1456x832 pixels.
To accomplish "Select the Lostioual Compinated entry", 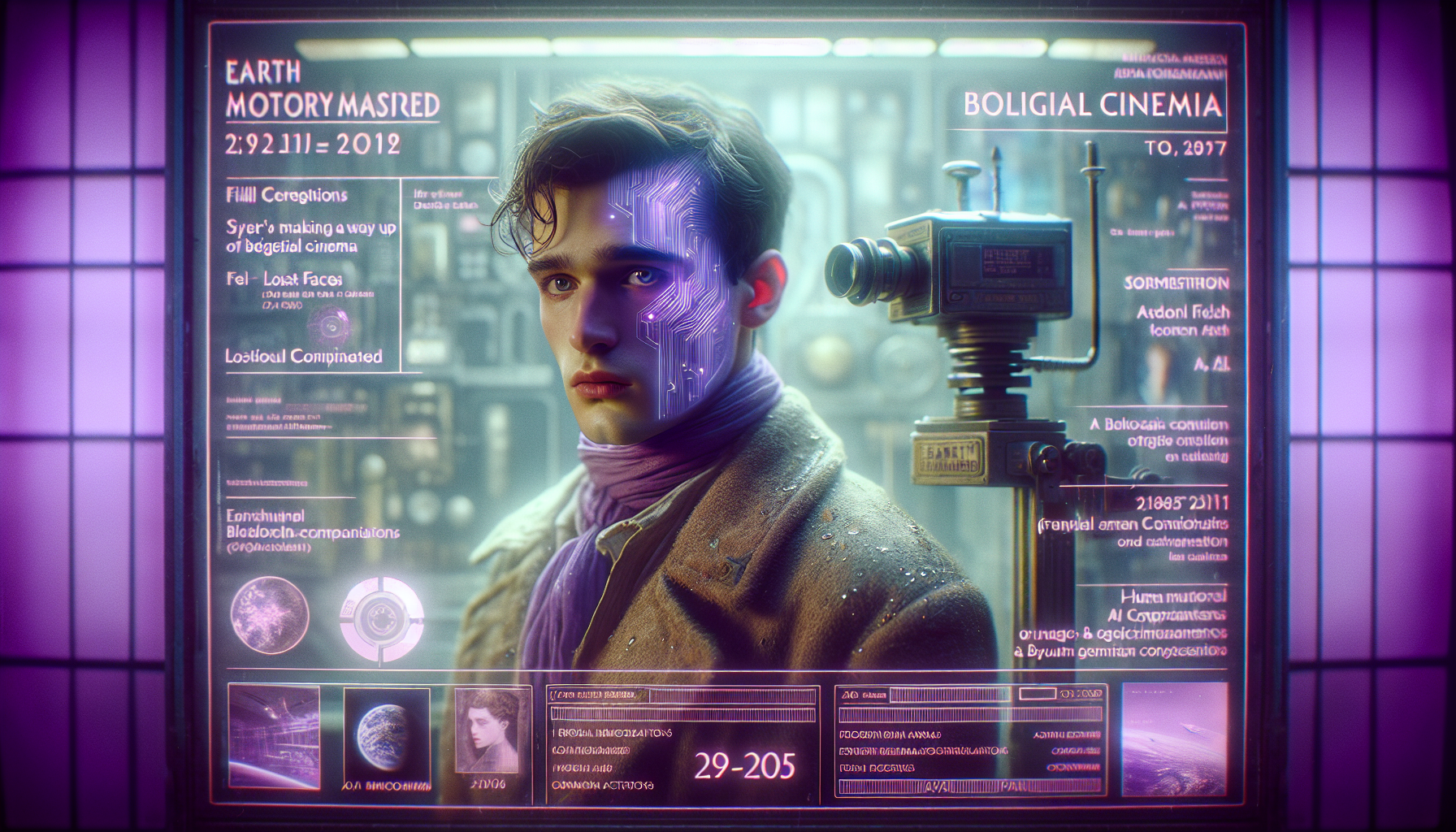I will click(304, 356).
